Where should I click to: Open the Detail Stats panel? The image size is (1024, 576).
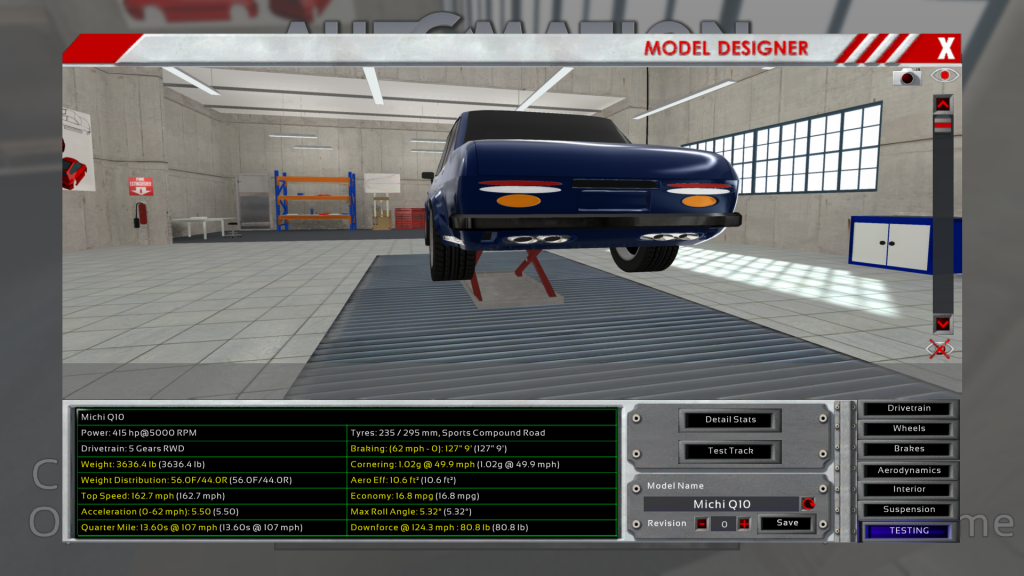coord(730,419)
